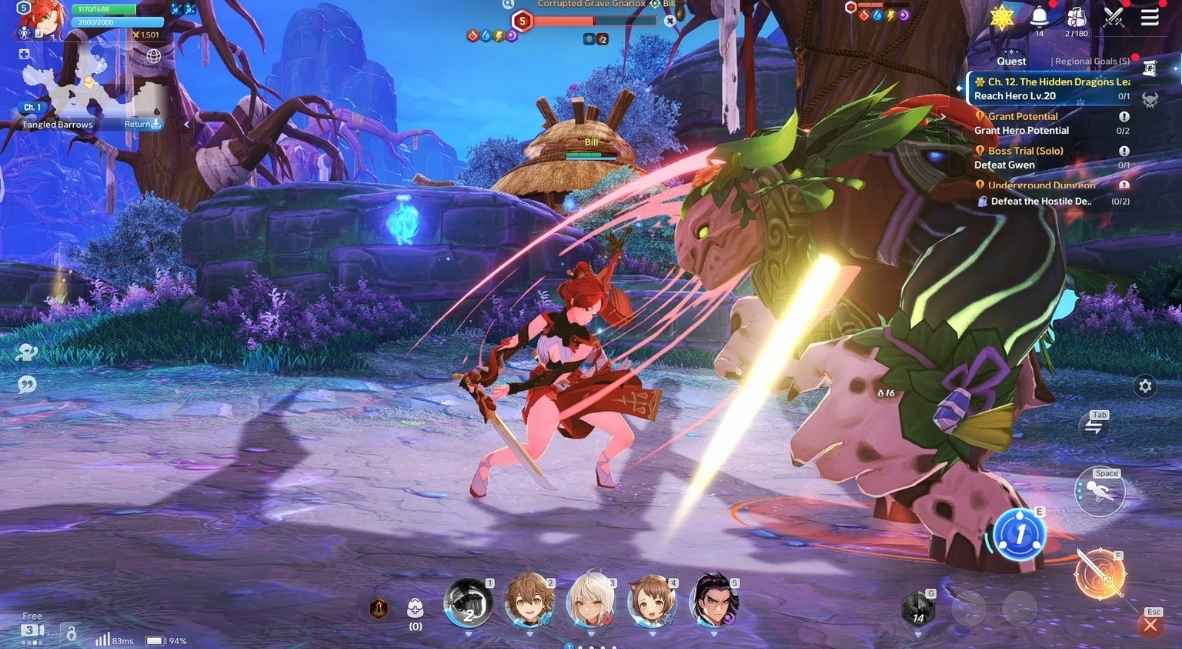Open the hamburger main menu
Screen dimensions: 1182x649
tap(1150, 17)
